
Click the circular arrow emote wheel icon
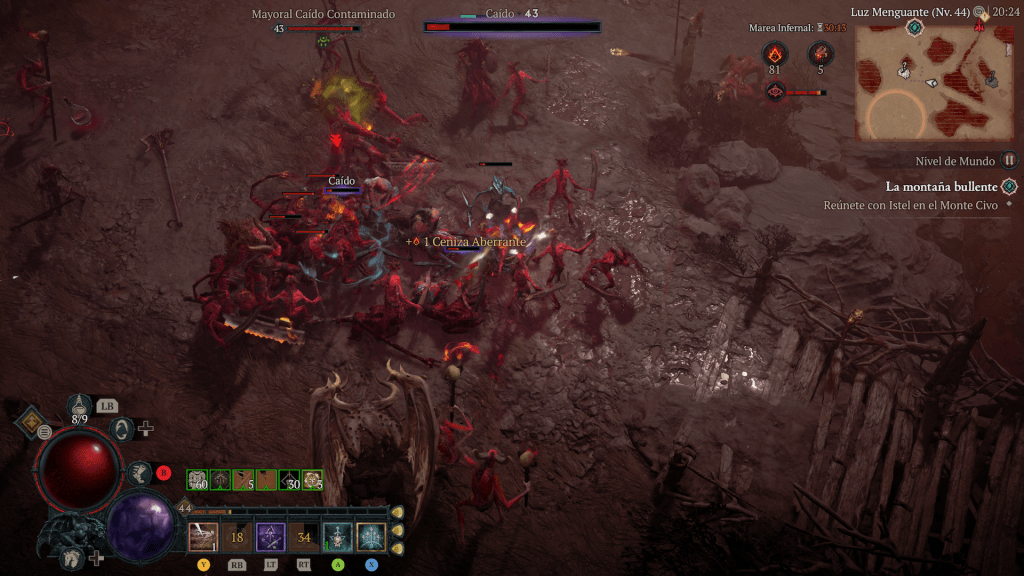pyautogui.click(x=123, y=429)
